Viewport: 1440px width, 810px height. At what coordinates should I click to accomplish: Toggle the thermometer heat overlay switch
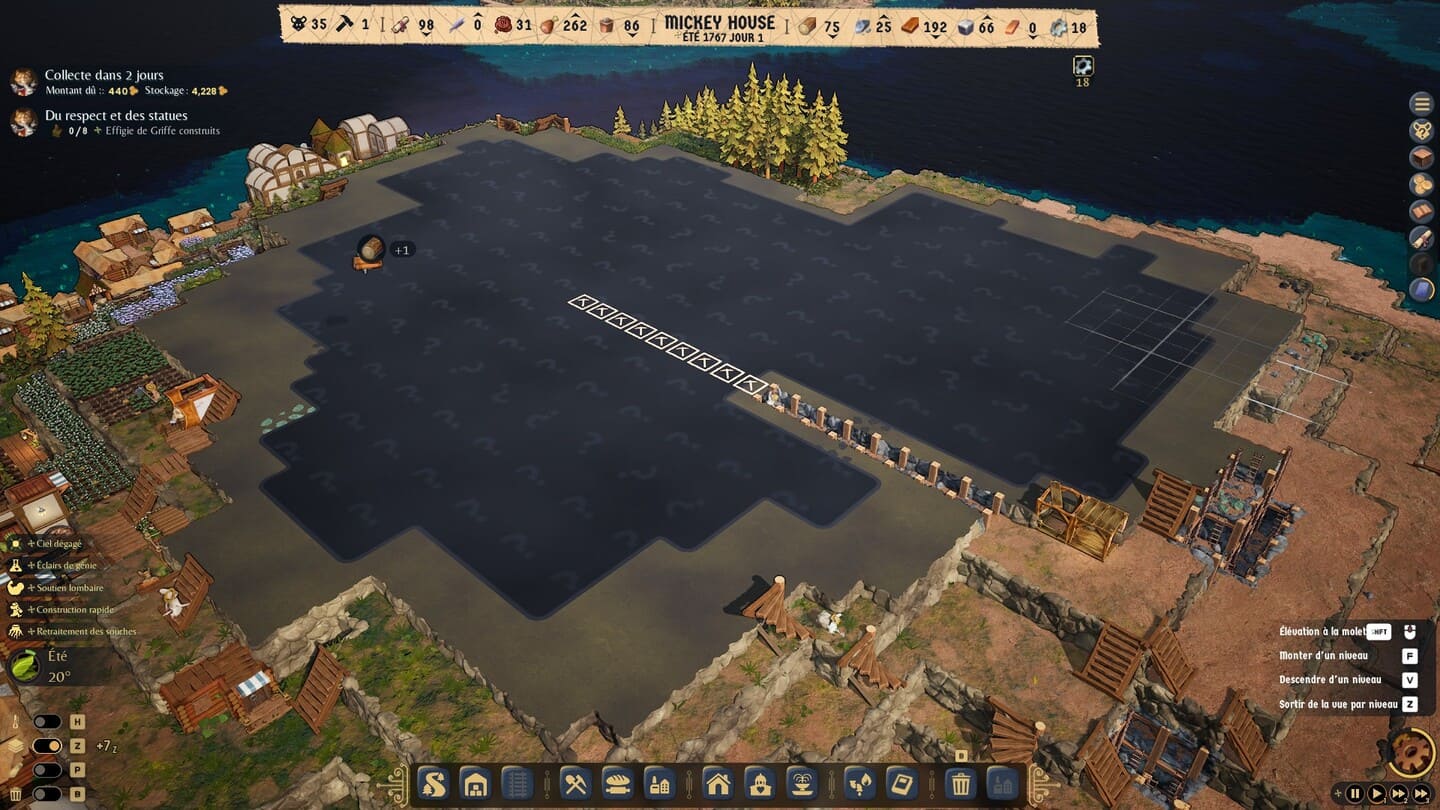[47, 722]
